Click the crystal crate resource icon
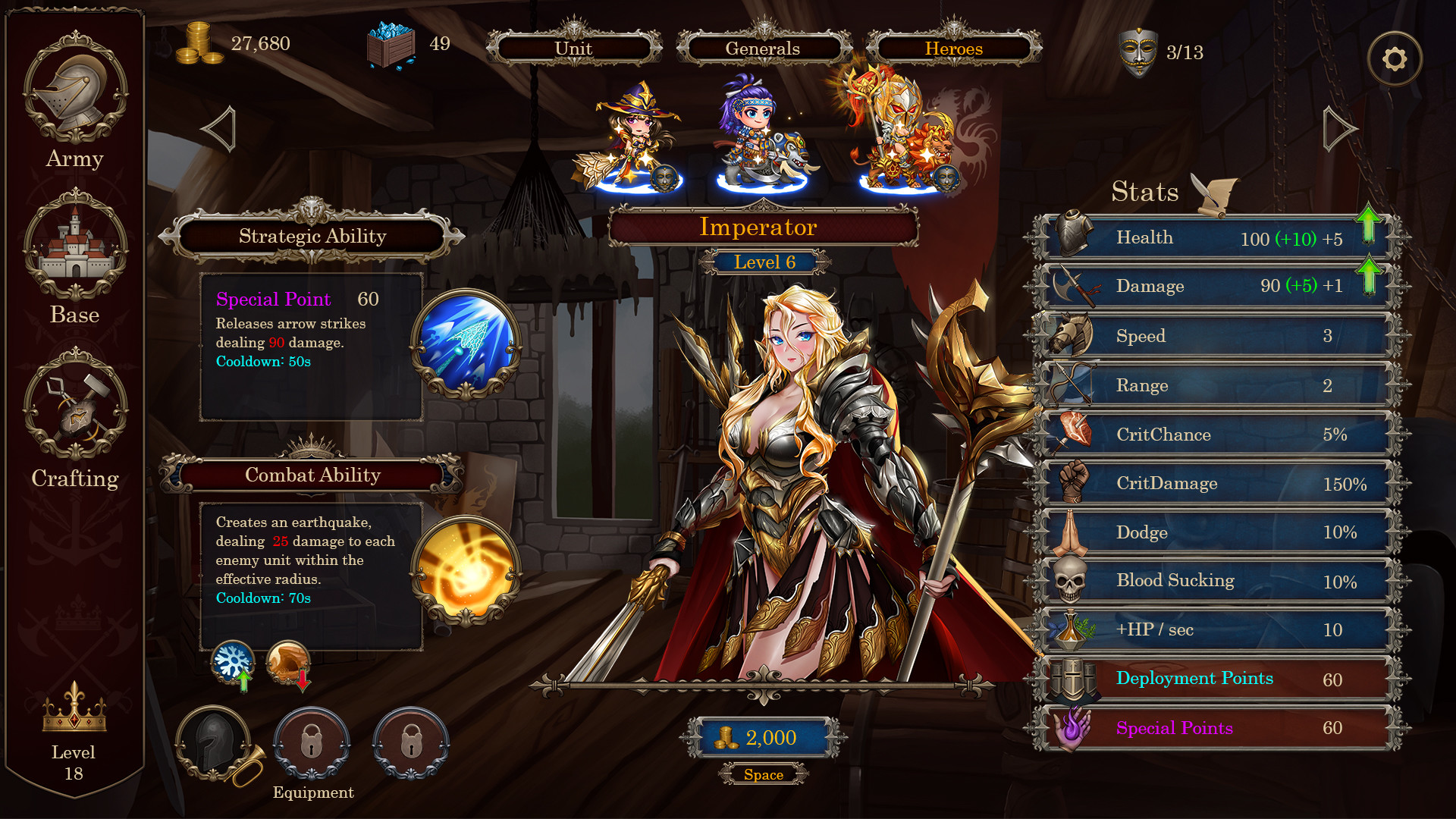 pos(391,44)
